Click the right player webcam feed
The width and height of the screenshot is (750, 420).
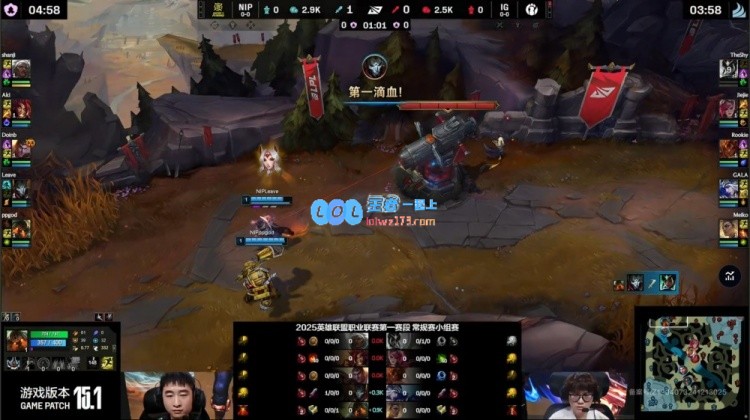point(577,395)
